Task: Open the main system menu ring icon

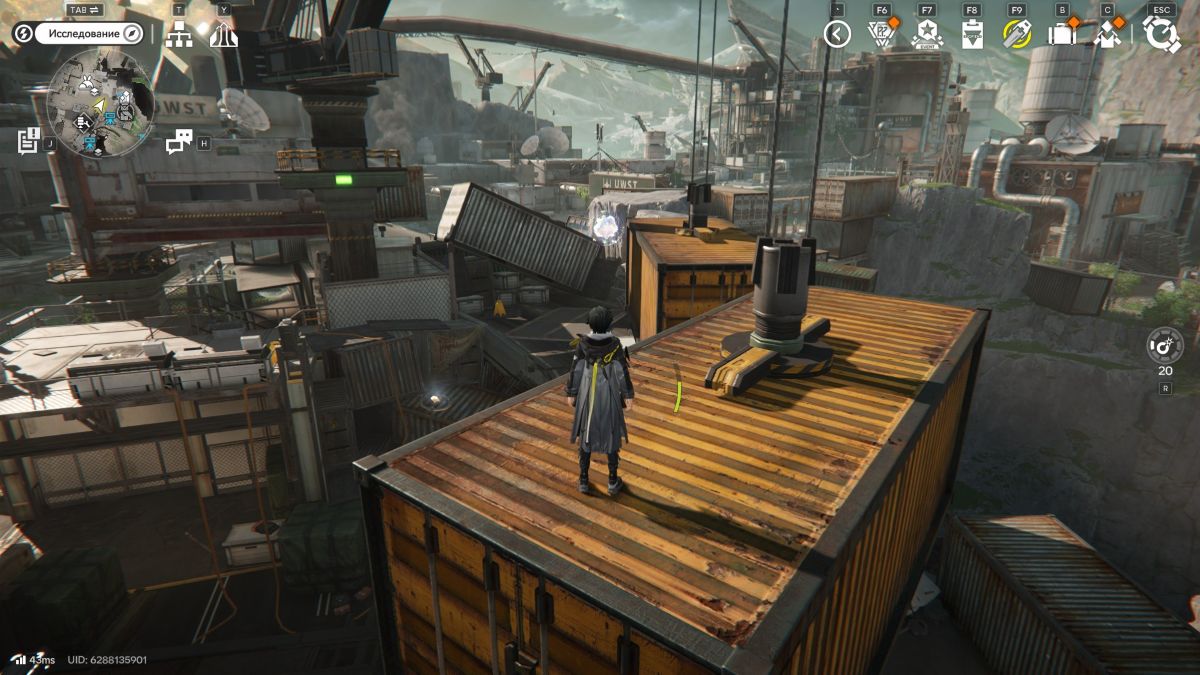Action: 1161,34
